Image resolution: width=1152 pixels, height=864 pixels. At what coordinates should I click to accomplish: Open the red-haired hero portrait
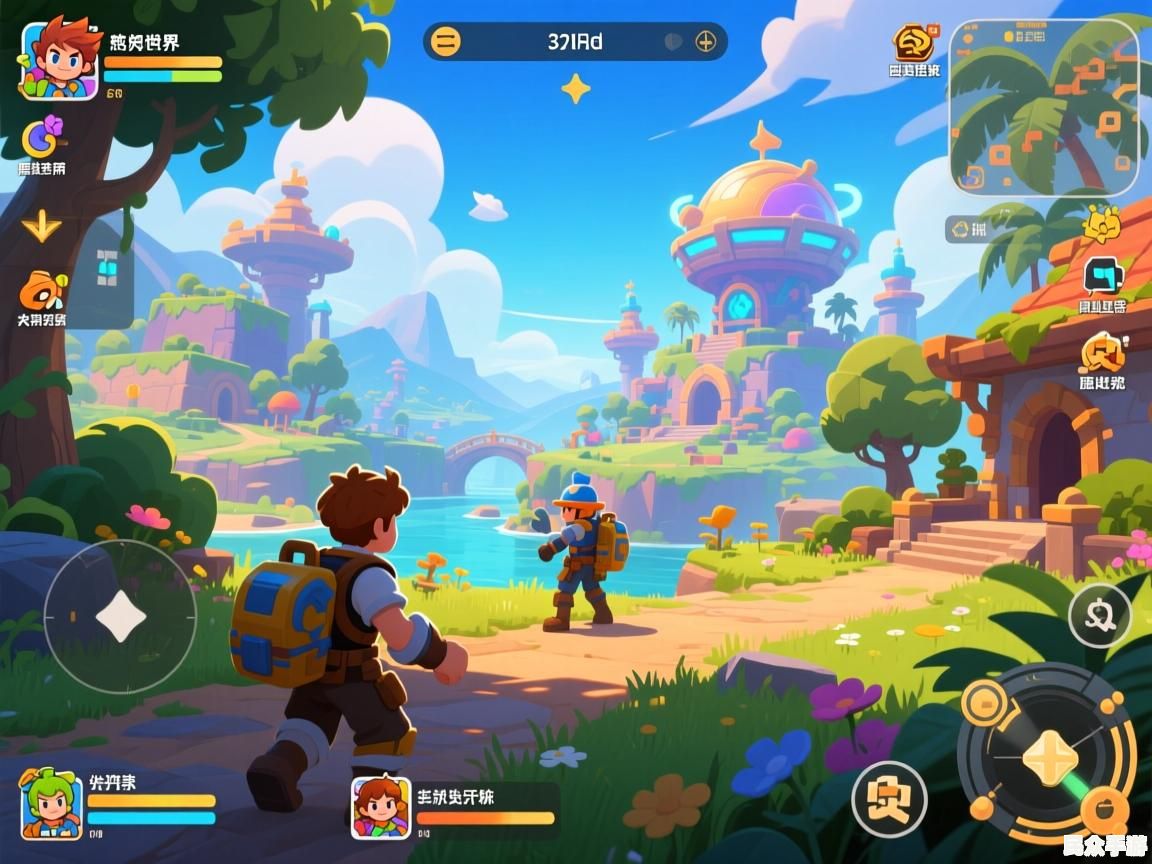tap(59, 58)
